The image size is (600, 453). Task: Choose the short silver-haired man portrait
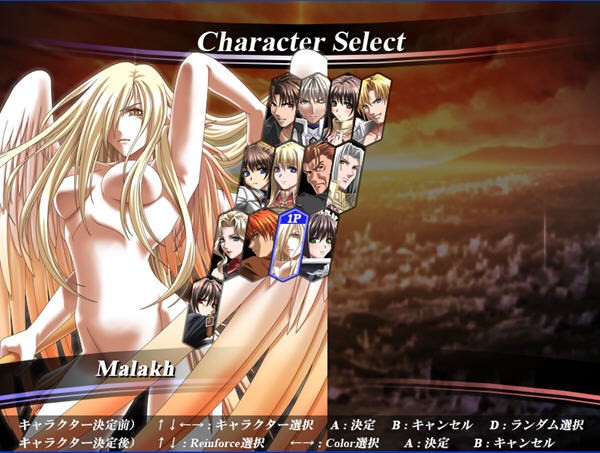point(314,105)
